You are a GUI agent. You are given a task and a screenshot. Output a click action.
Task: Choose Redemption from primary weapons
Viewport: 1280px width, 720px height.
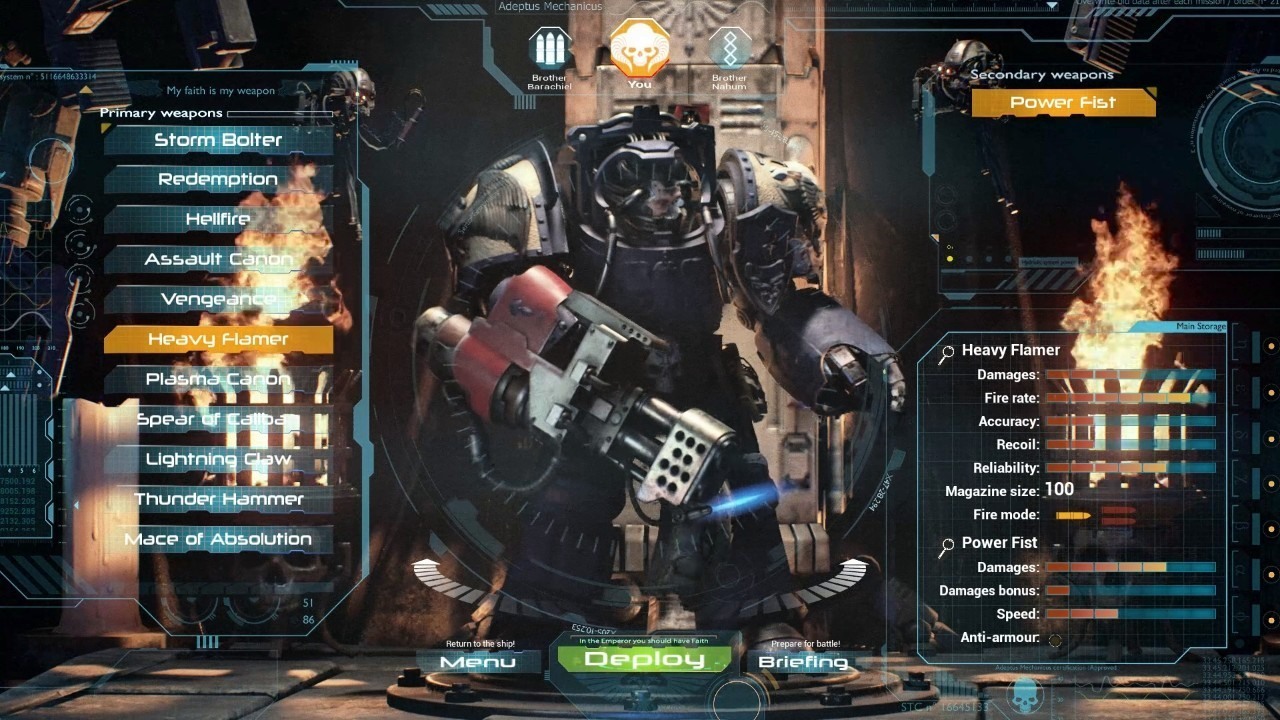218,180
